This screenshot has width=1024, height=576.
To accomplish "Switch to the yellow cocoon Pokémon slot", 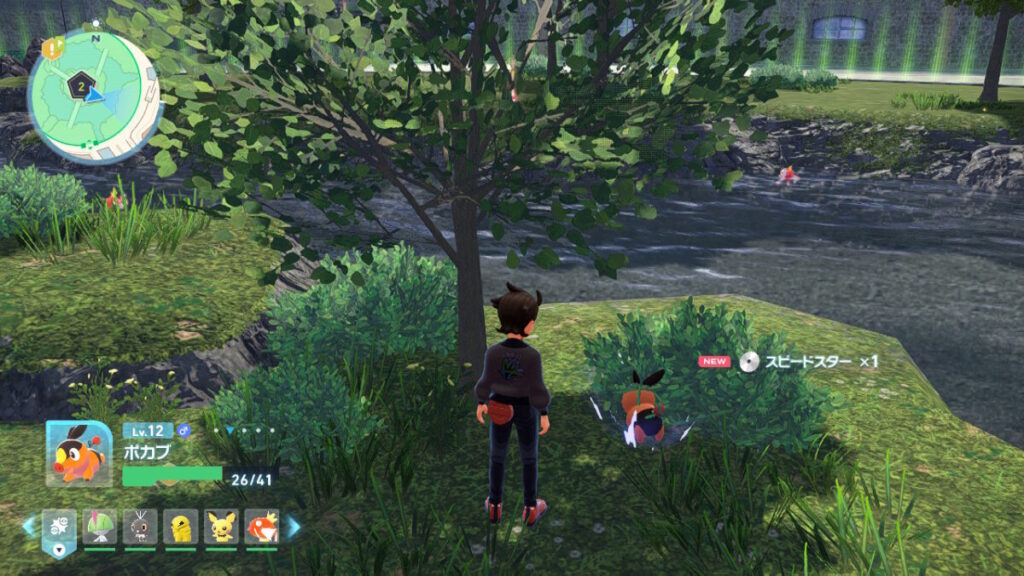I will (180, 526).
